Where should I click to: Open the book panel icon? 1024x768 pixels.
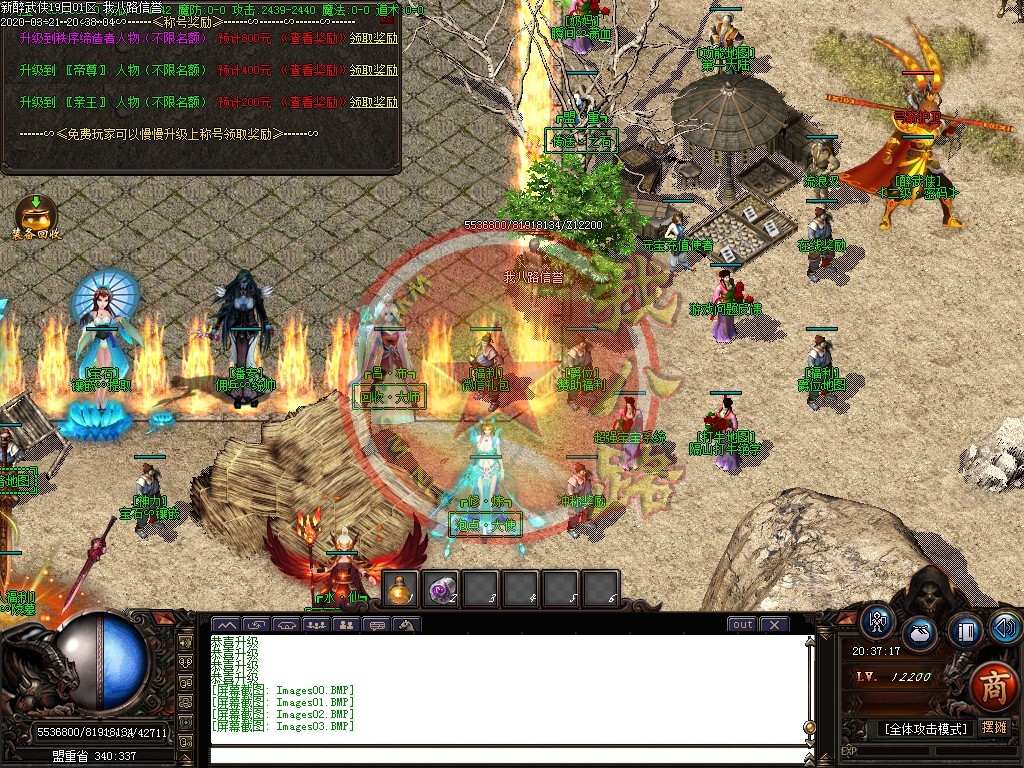[x=965, y=631]
